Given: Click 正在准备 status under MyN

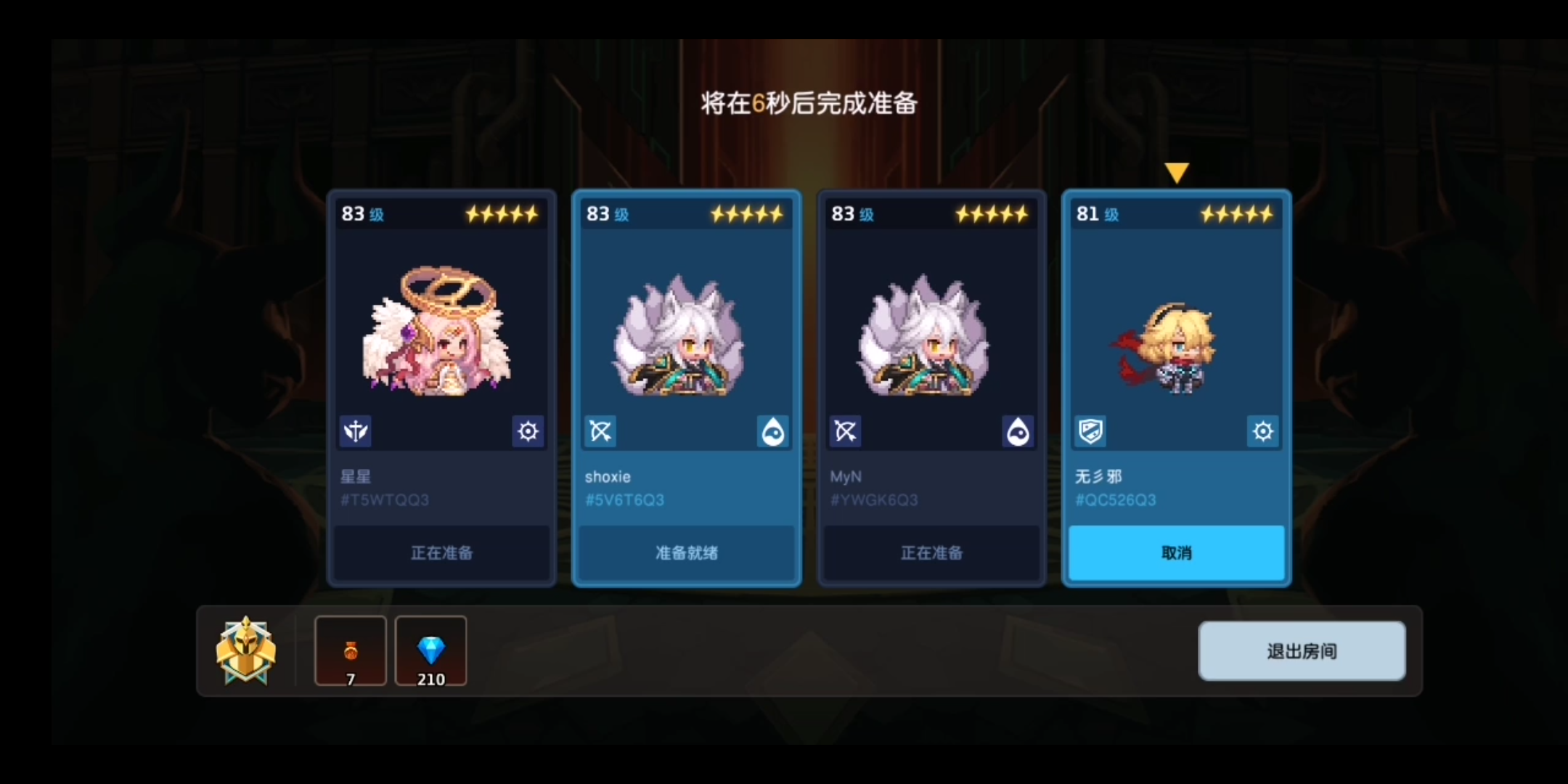Looking at the screenshot, I should (x=931, y=553).
